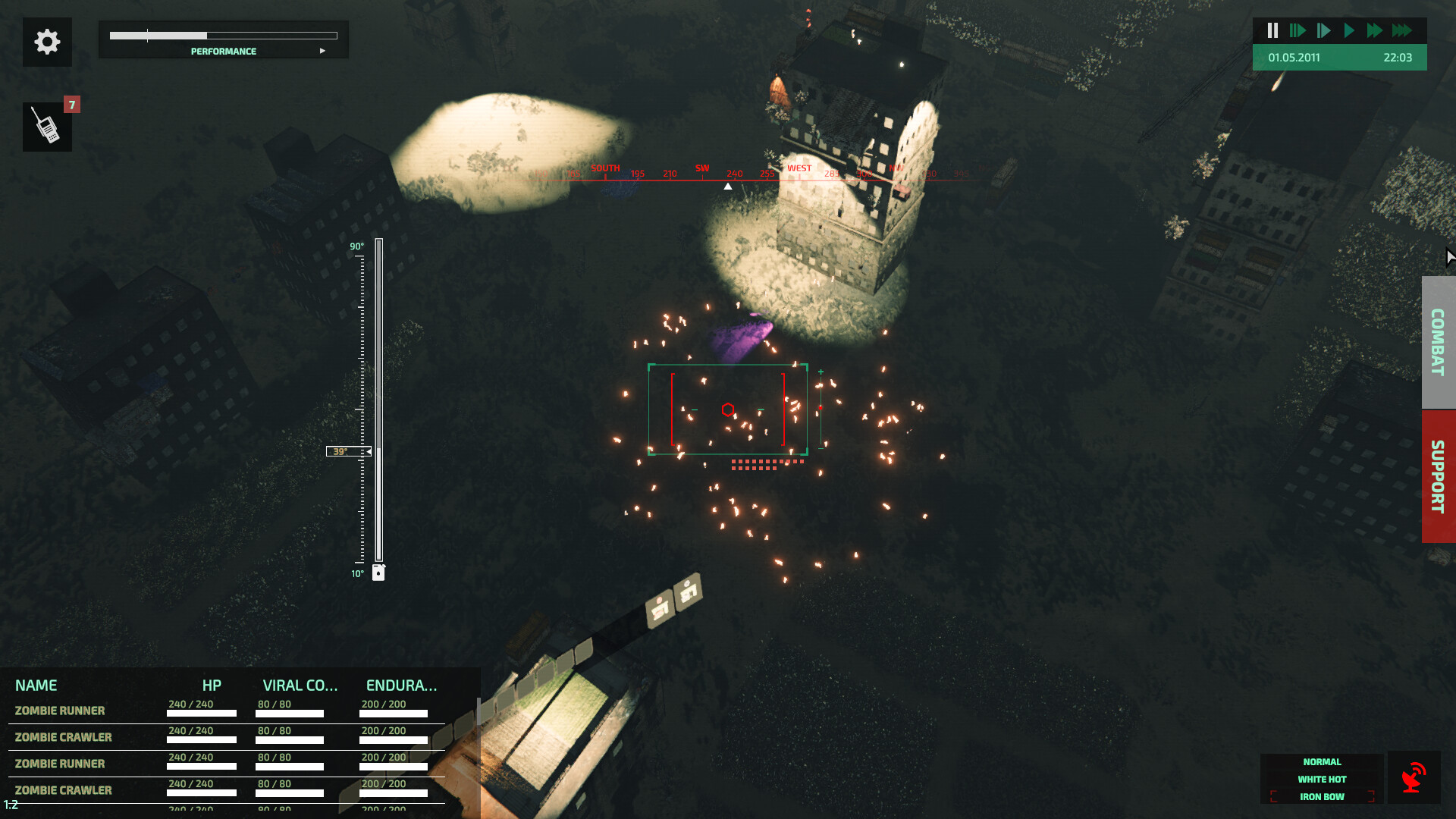Expand the Performance panel arrow
The width and height of the screenshot is (1456, 819).
[x=322, y=51]
